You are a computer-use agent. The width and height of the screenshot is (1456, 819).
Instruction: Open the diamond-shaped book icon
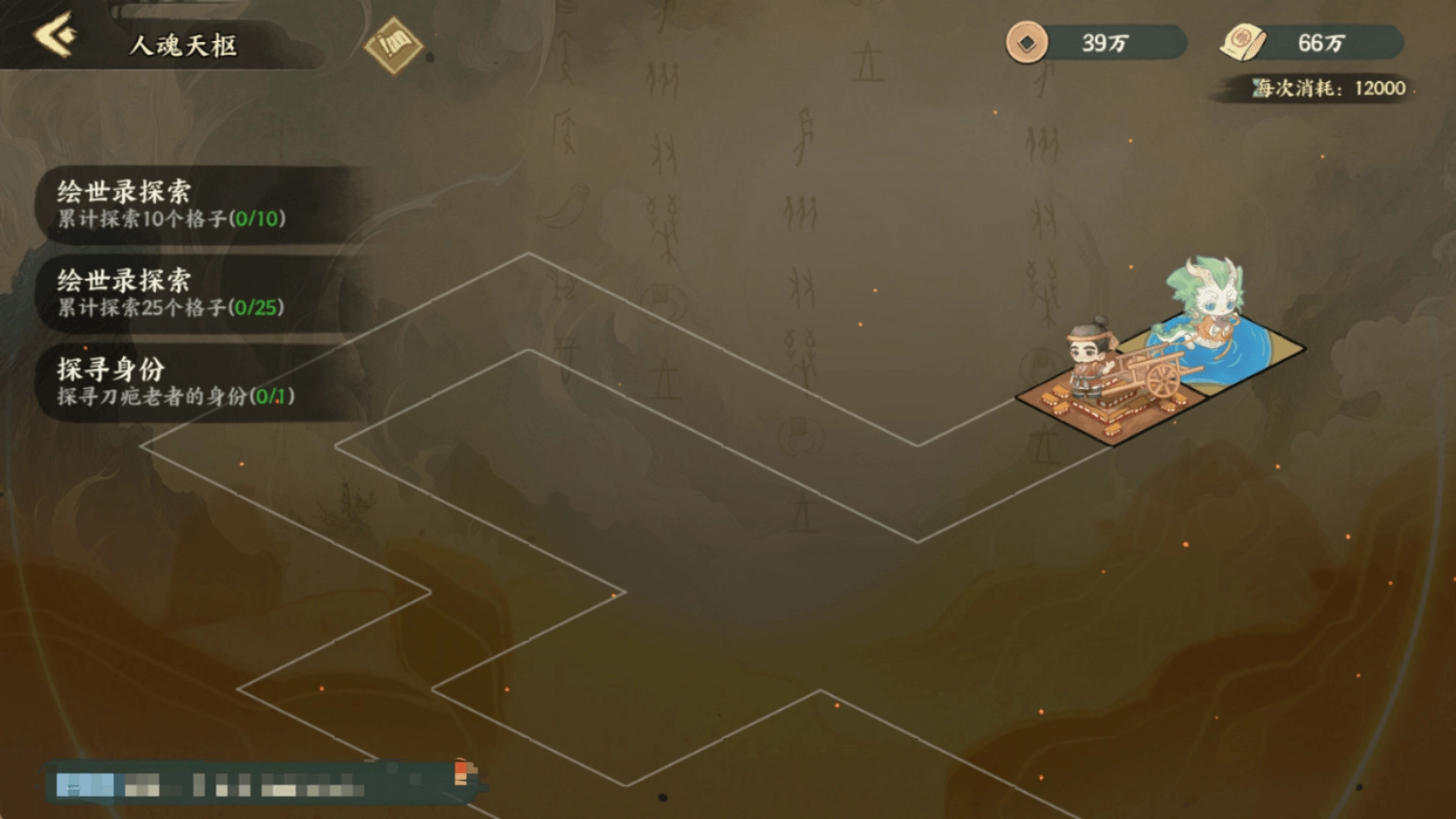click(x=393, y=45)
